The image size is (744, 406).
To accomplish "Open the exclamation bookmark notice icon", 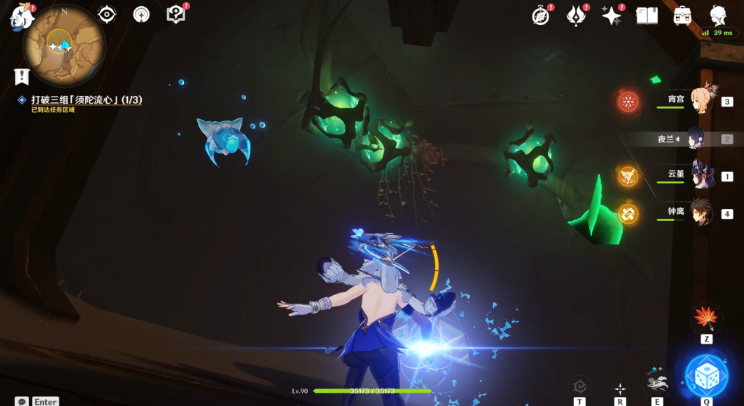I will [22, 76].
